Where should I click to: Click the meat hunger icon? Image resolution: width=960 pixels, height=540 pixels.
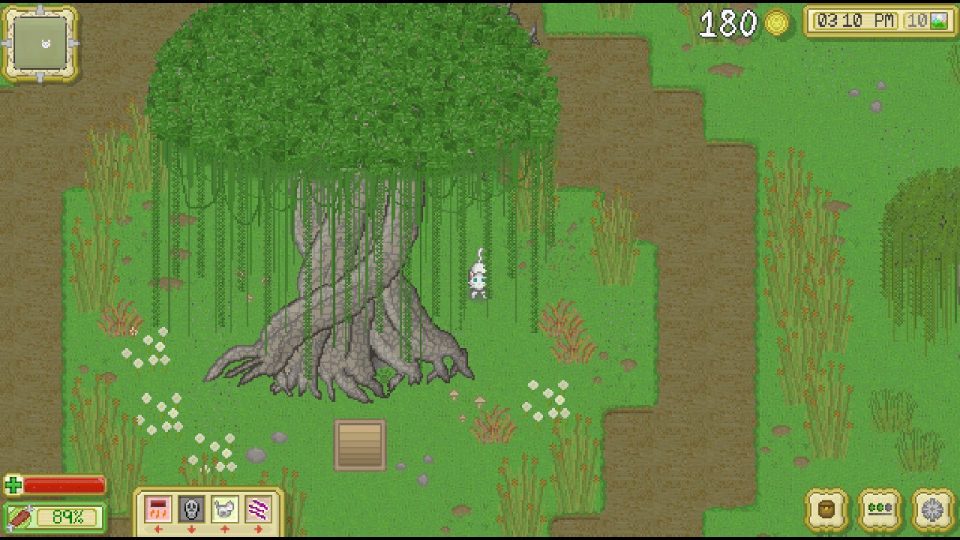(20, 517)
